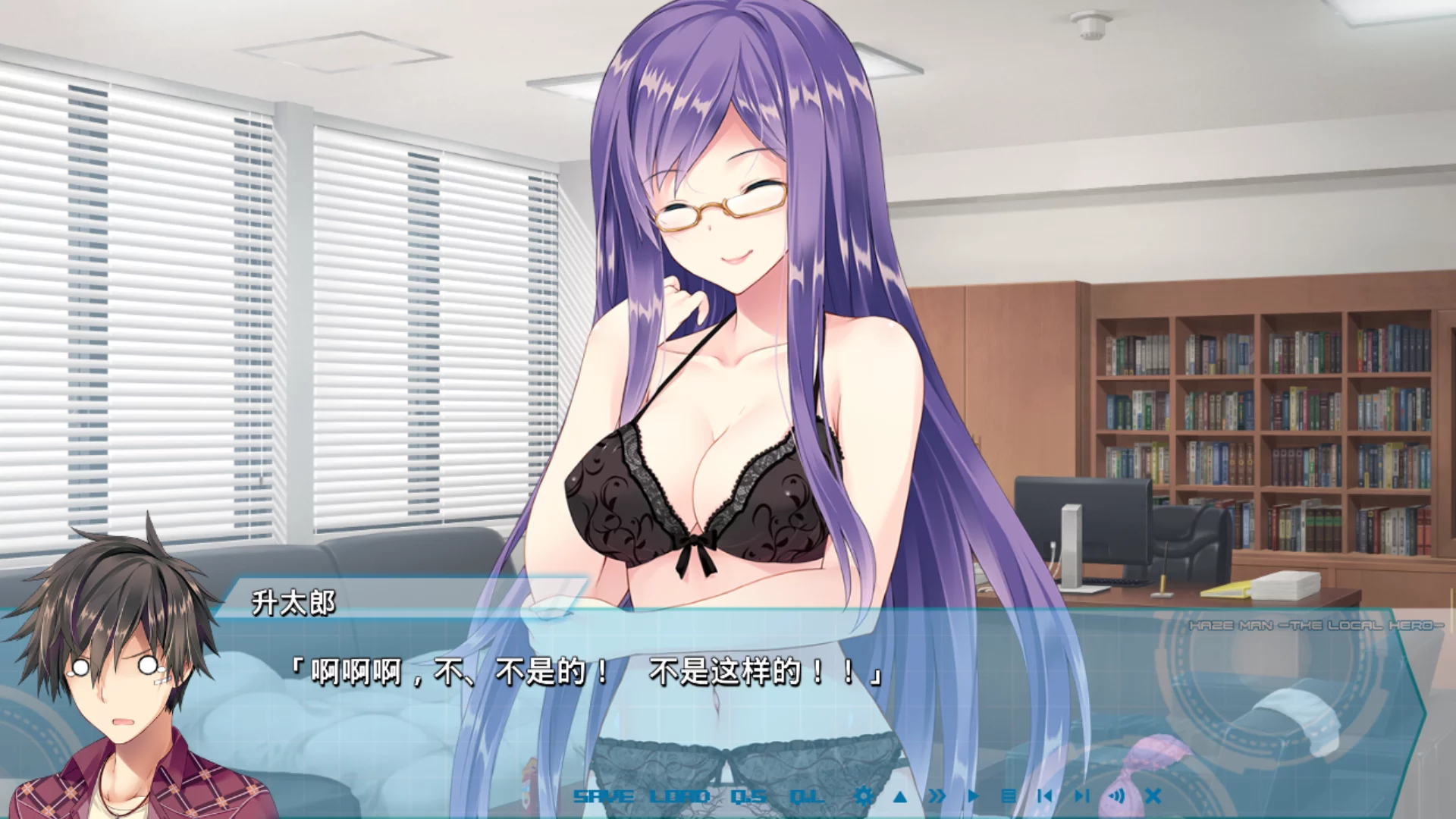Activate the double-arrow skip button
1456x819 pixels.
pyautogui.click(x=937, y=796)
